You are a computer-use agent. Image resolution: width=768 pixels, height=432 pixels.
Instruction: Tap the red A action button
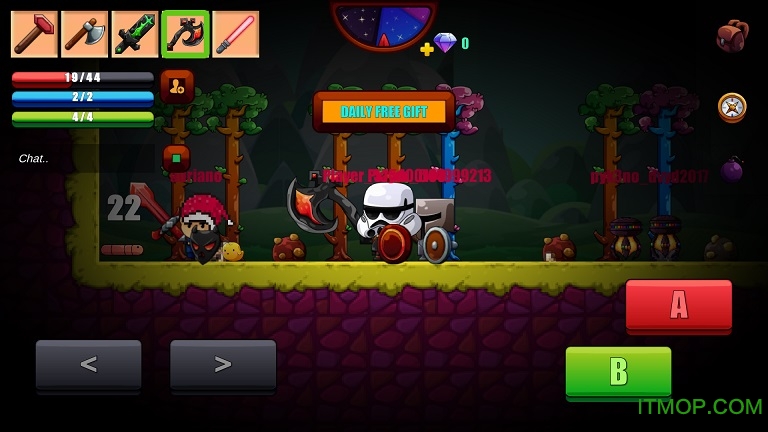(x=679, y=305)
